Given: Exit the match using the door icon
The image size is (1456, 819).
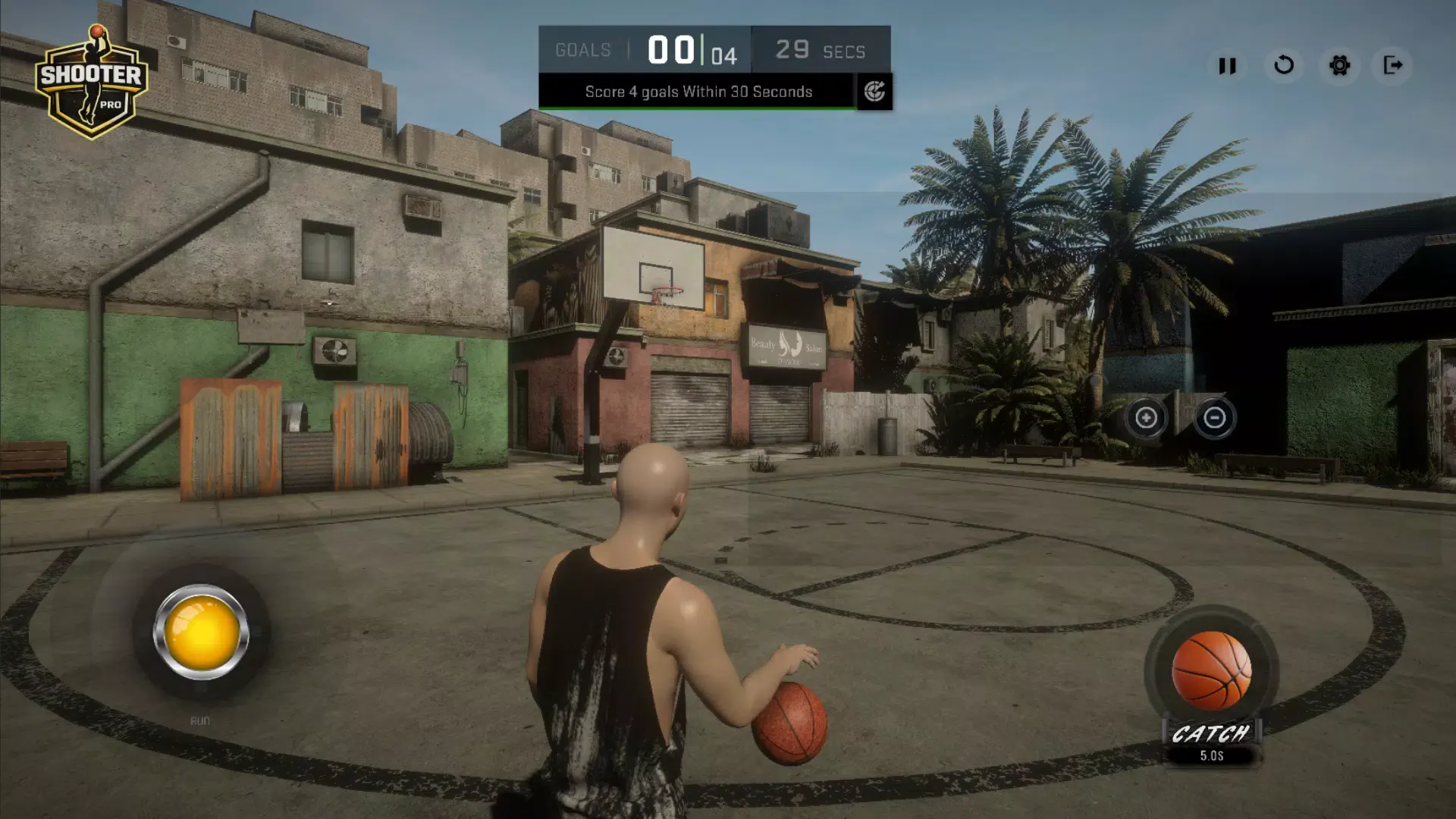Looking at the screenshot, I should [1393, 65].
